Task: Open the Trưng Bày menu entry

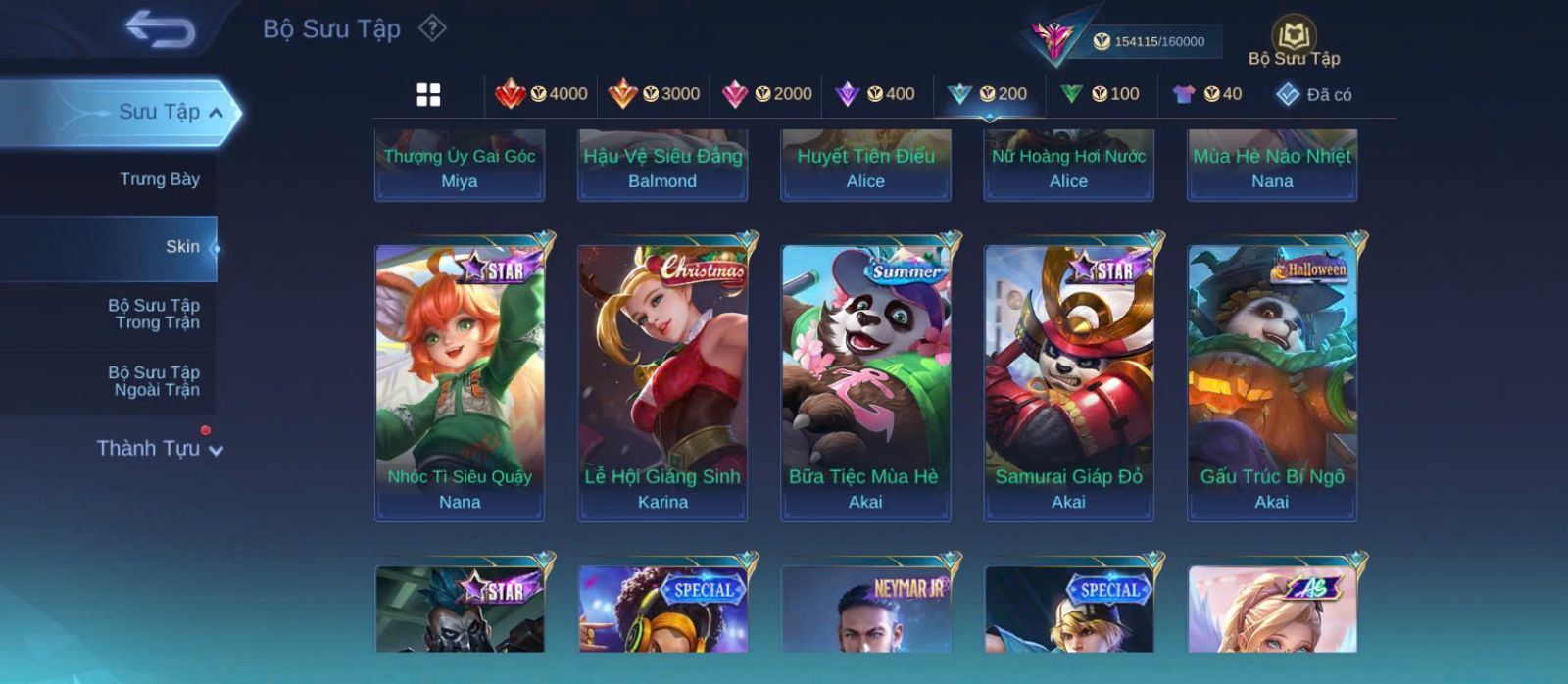Action: pyautogui.click(x=159, y=179)
